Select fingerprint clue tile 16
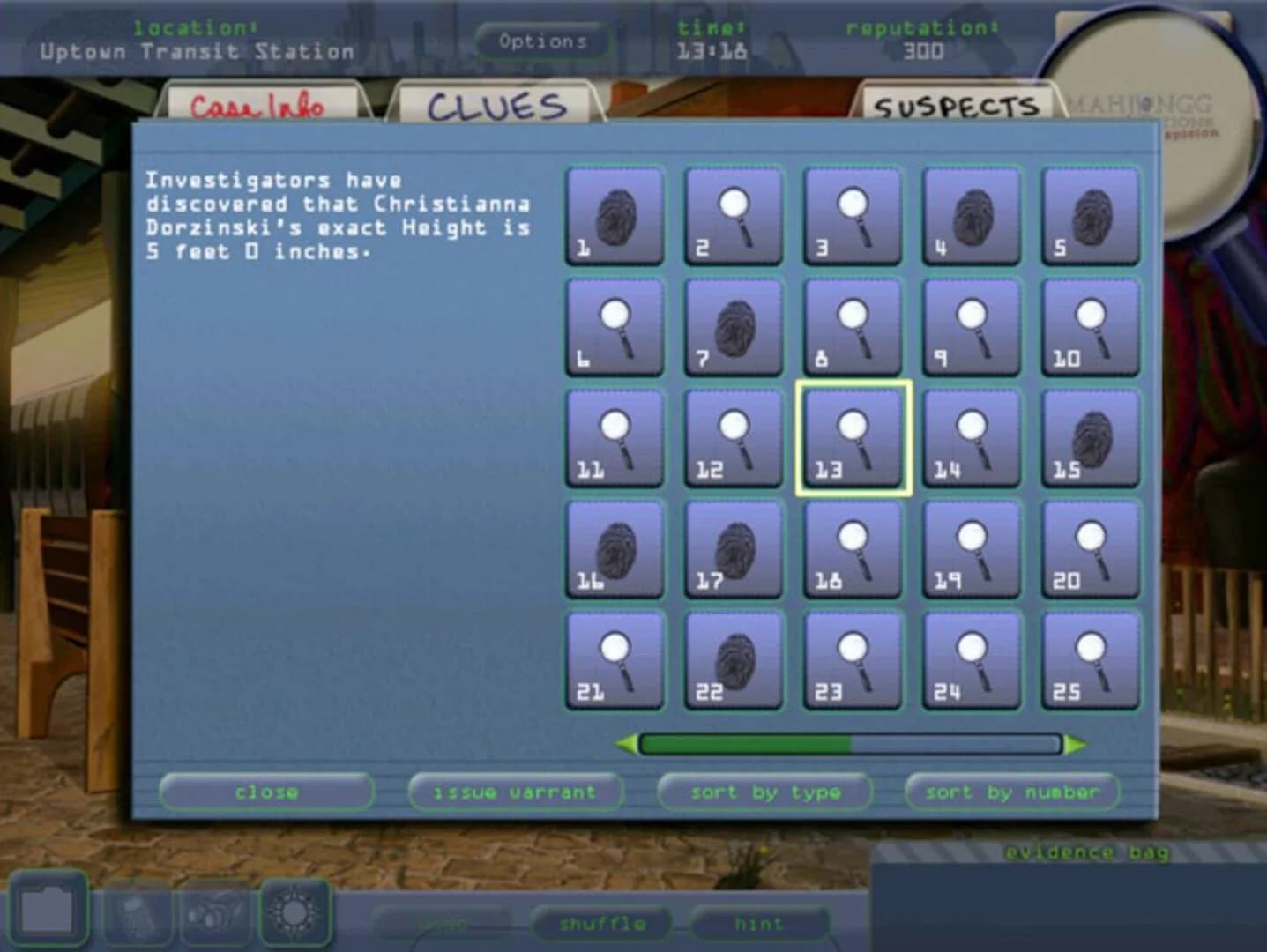This screenshot has width=1267, height=952. click(x=614, y=547)
